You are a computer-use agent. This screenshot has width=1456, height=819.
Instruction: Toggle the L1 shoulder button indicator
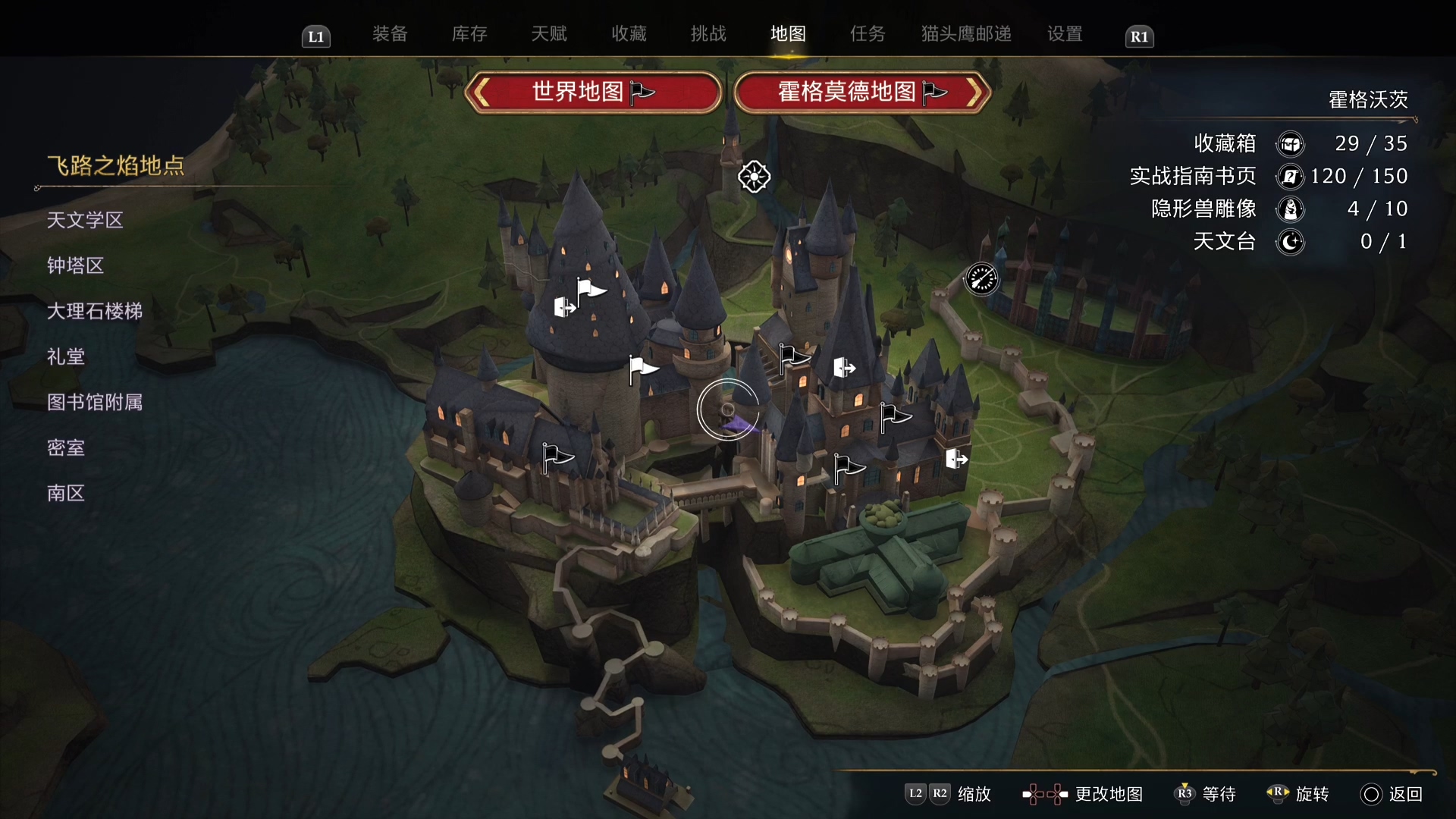316,36
